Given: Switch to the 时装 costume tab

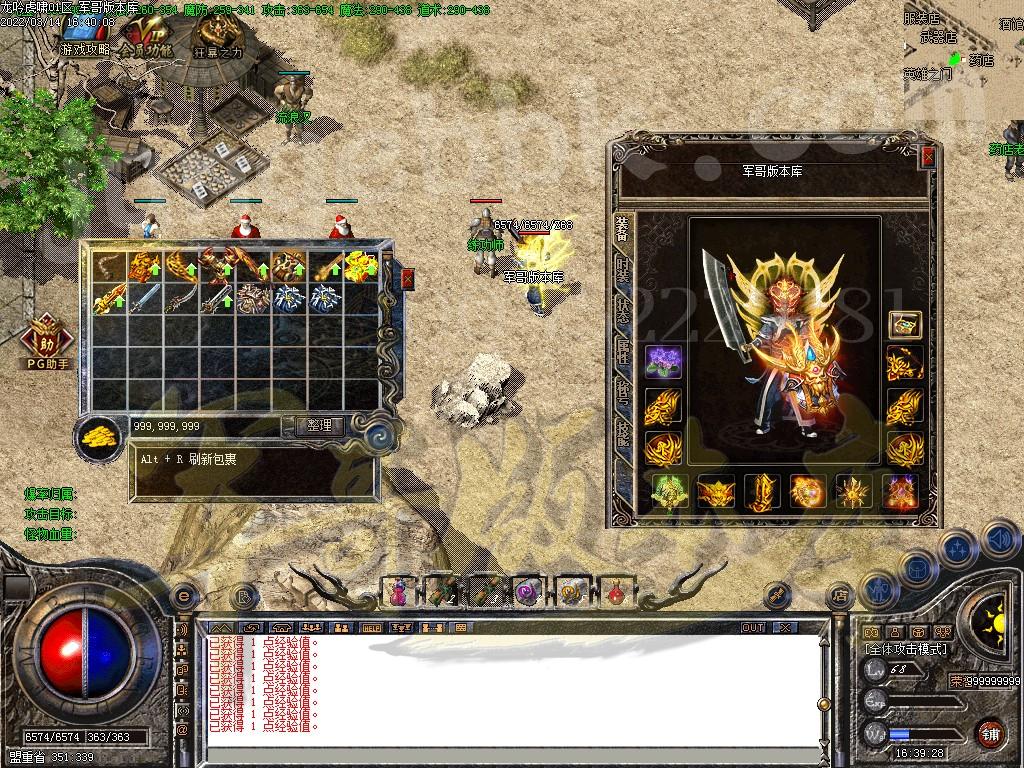Looking at the screenshot, I should (x=622, y=270).
